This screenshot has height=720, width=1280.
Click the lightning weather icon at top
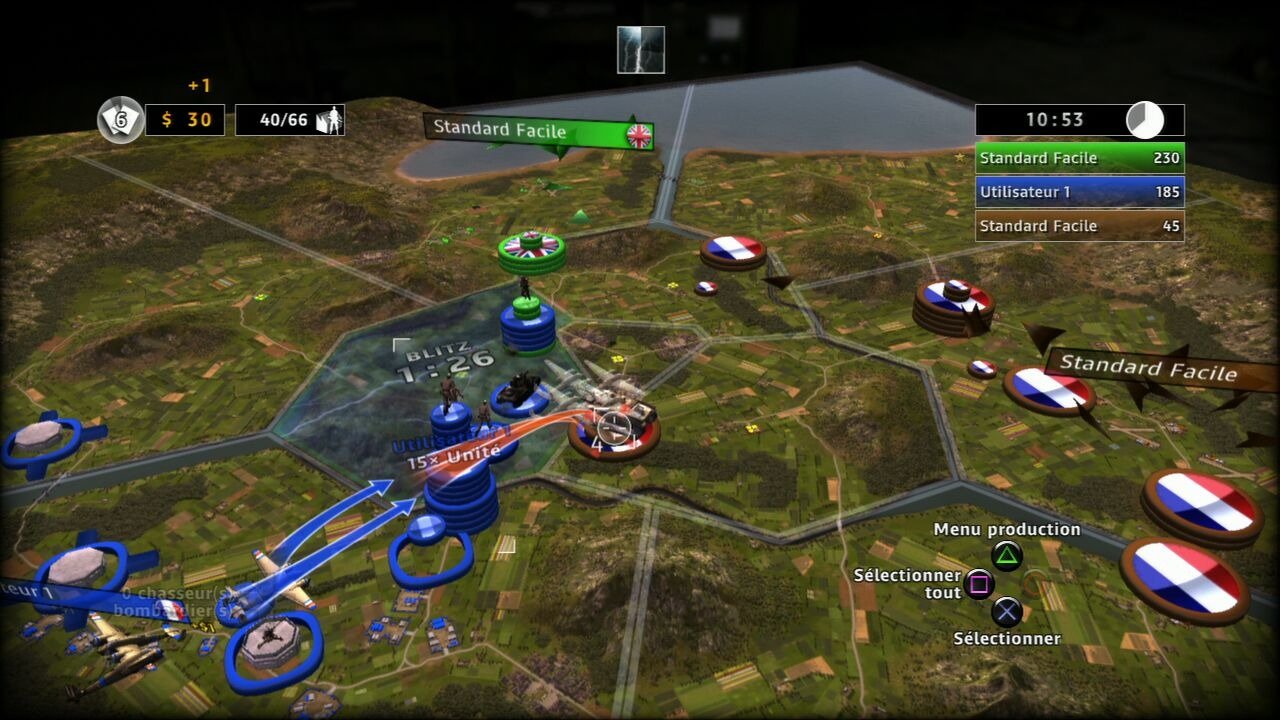click(x=639, y=49)
